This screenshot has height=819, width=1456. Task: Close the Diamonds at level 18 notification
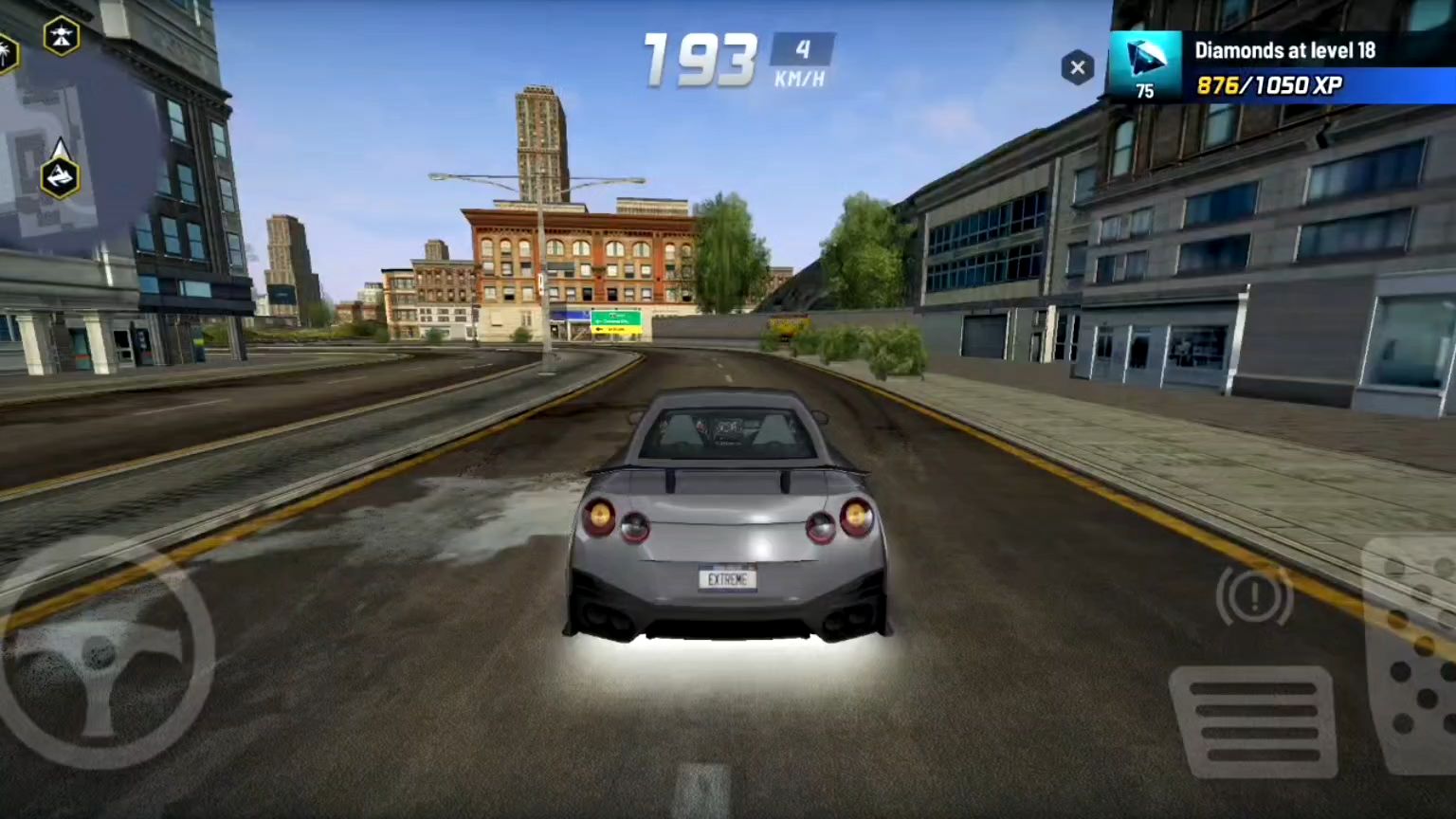(x=1077, y=67)
